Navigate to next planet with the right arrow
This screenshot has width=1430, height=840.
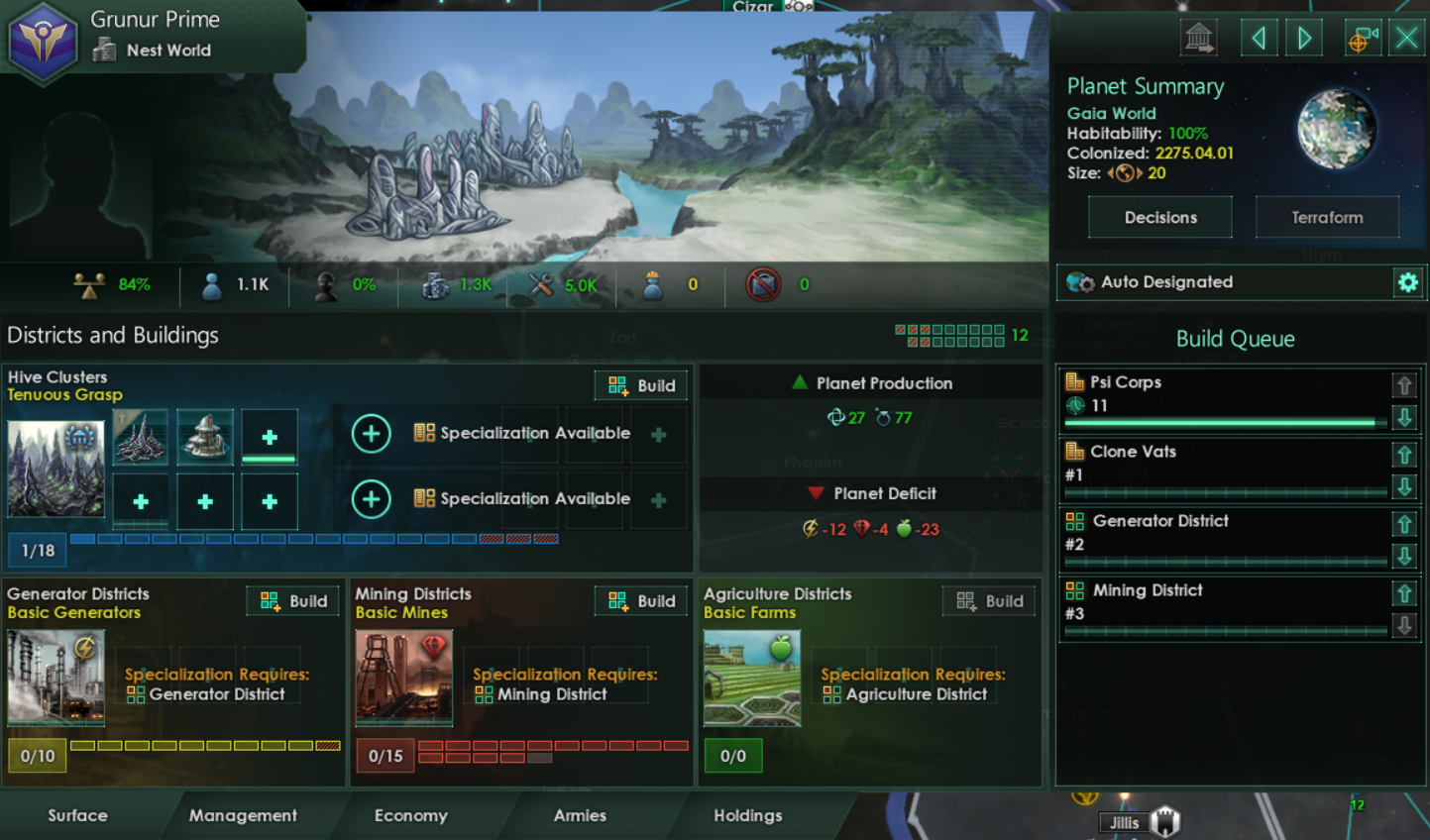point(1304,37)
